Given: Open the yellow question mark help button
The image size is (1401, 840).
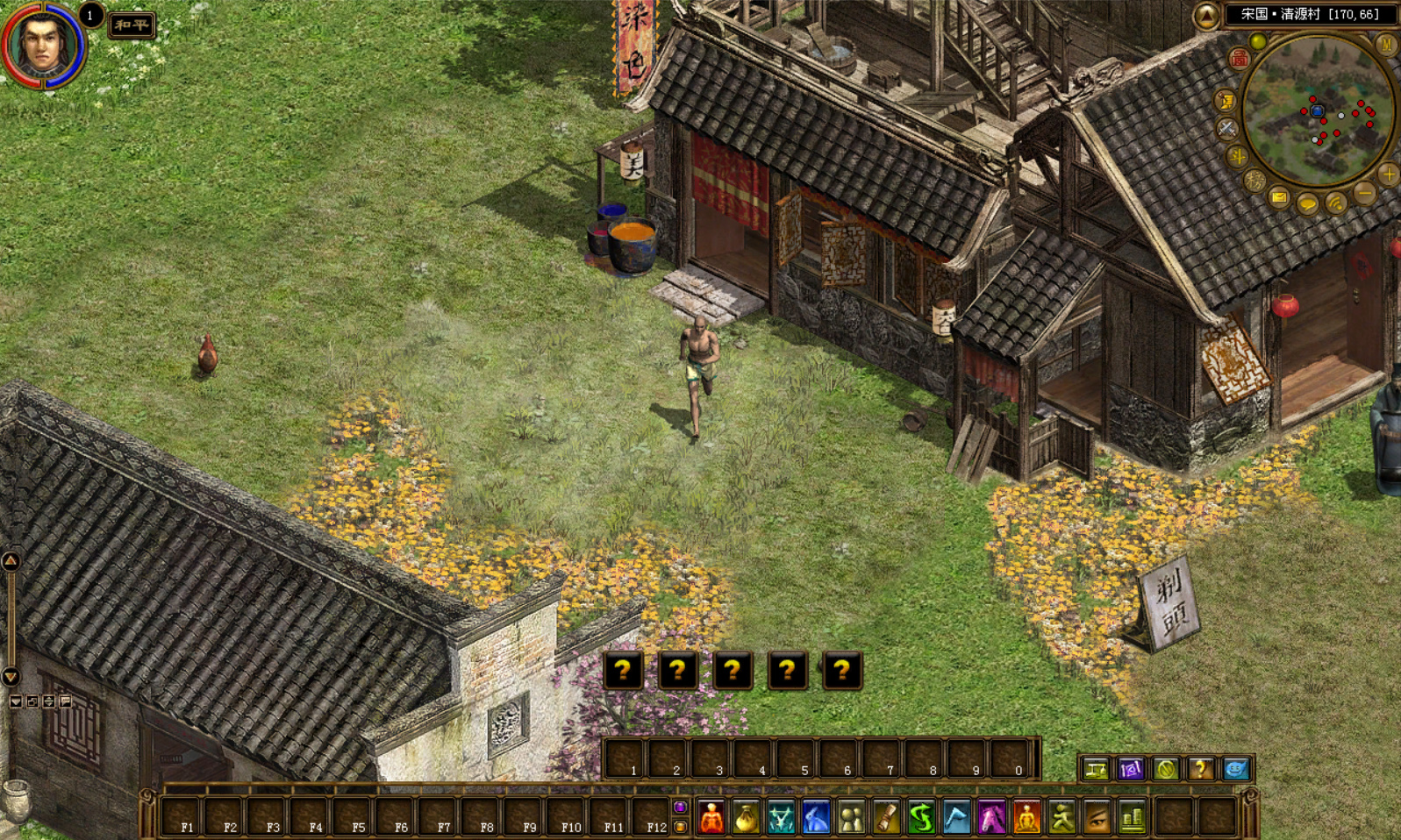Looking at the screenshot, I should tap(1200, 769).
